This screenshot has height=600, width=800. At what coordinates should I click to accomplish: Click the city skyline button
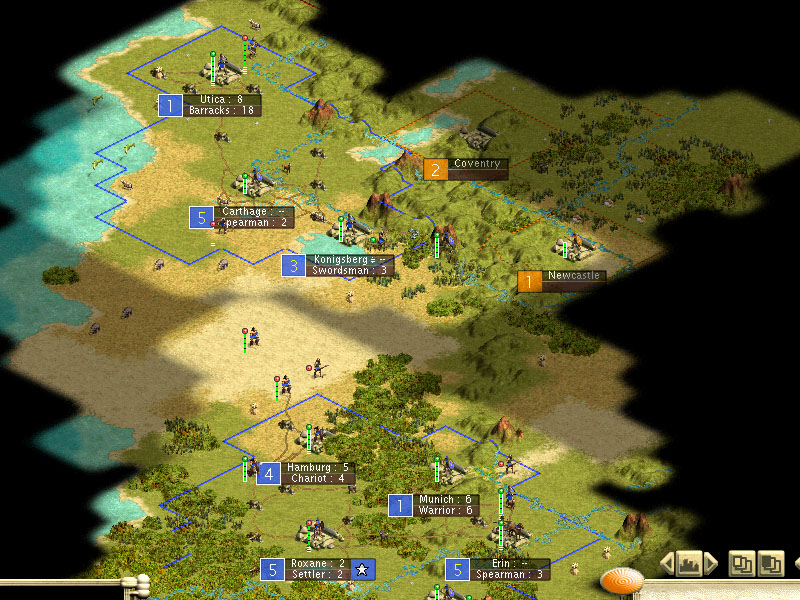(688, 564)
